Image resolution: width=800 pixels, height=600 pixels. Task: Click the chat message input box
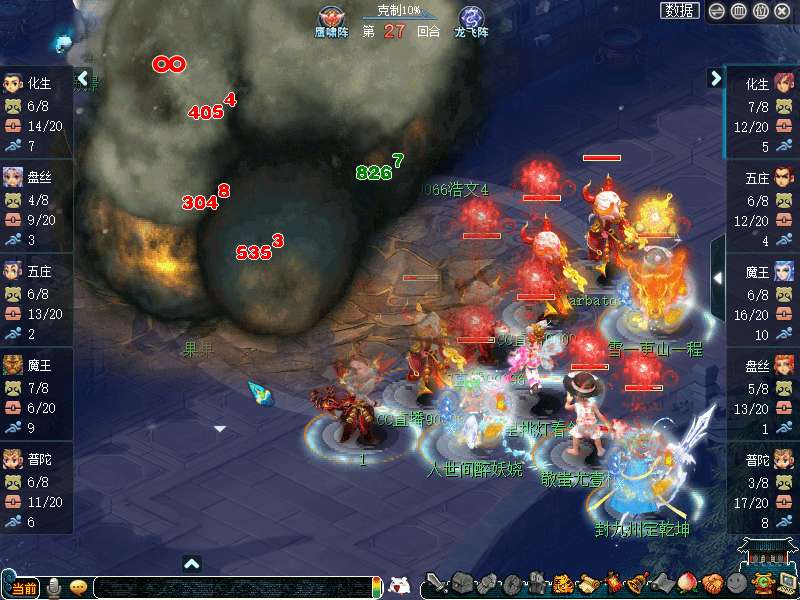230,587
